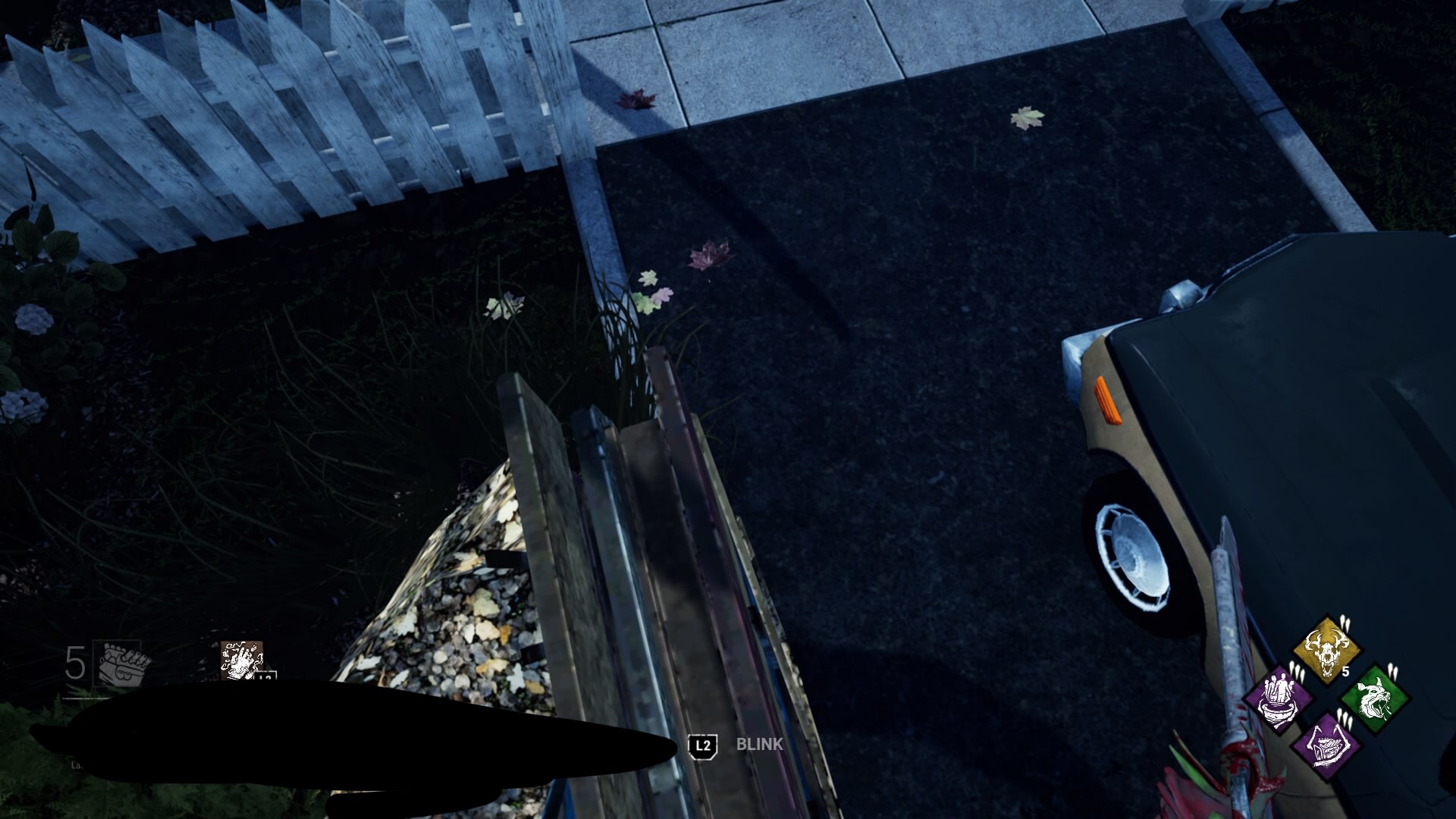
Task: Click the tally marks above the lower purple perk
Action: 1345,719
